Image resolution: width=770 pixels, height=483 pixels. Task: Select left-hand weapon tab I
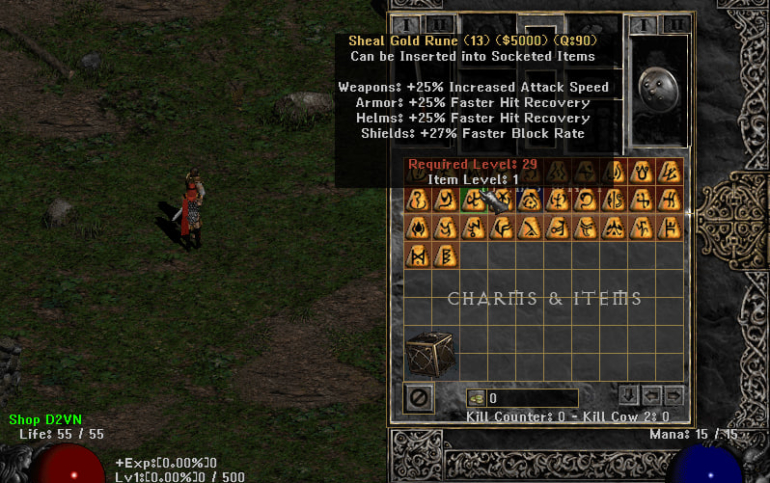click(x=405, y=25)
